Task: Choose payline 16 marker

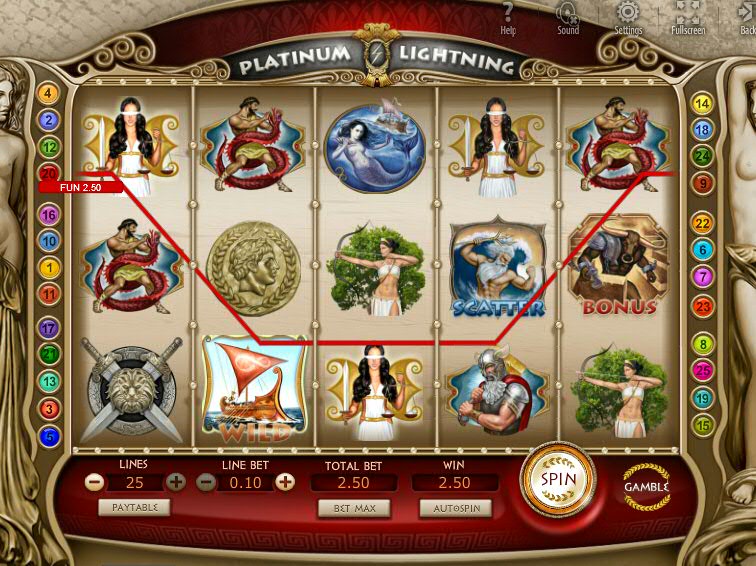Action: click(x=48, y=214)
